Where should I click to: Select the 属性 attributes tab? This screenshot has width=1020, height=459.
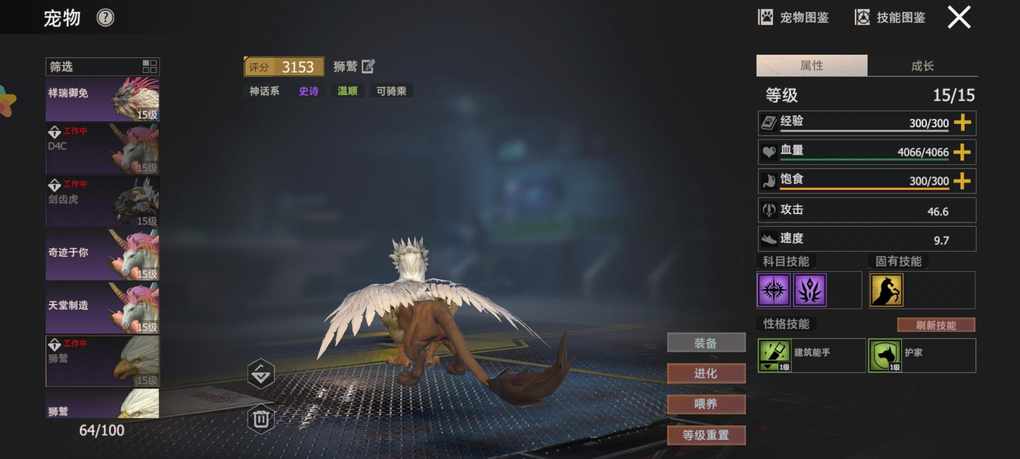click(811, 66)
